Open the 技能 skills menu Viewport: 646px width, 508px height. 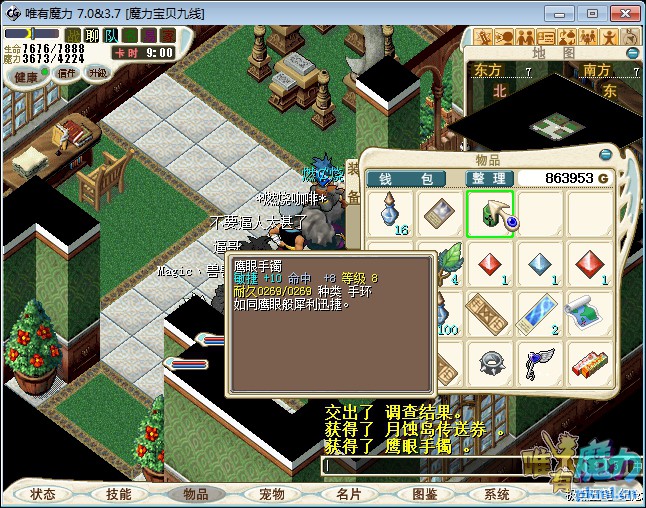click(x=119, y=494)
